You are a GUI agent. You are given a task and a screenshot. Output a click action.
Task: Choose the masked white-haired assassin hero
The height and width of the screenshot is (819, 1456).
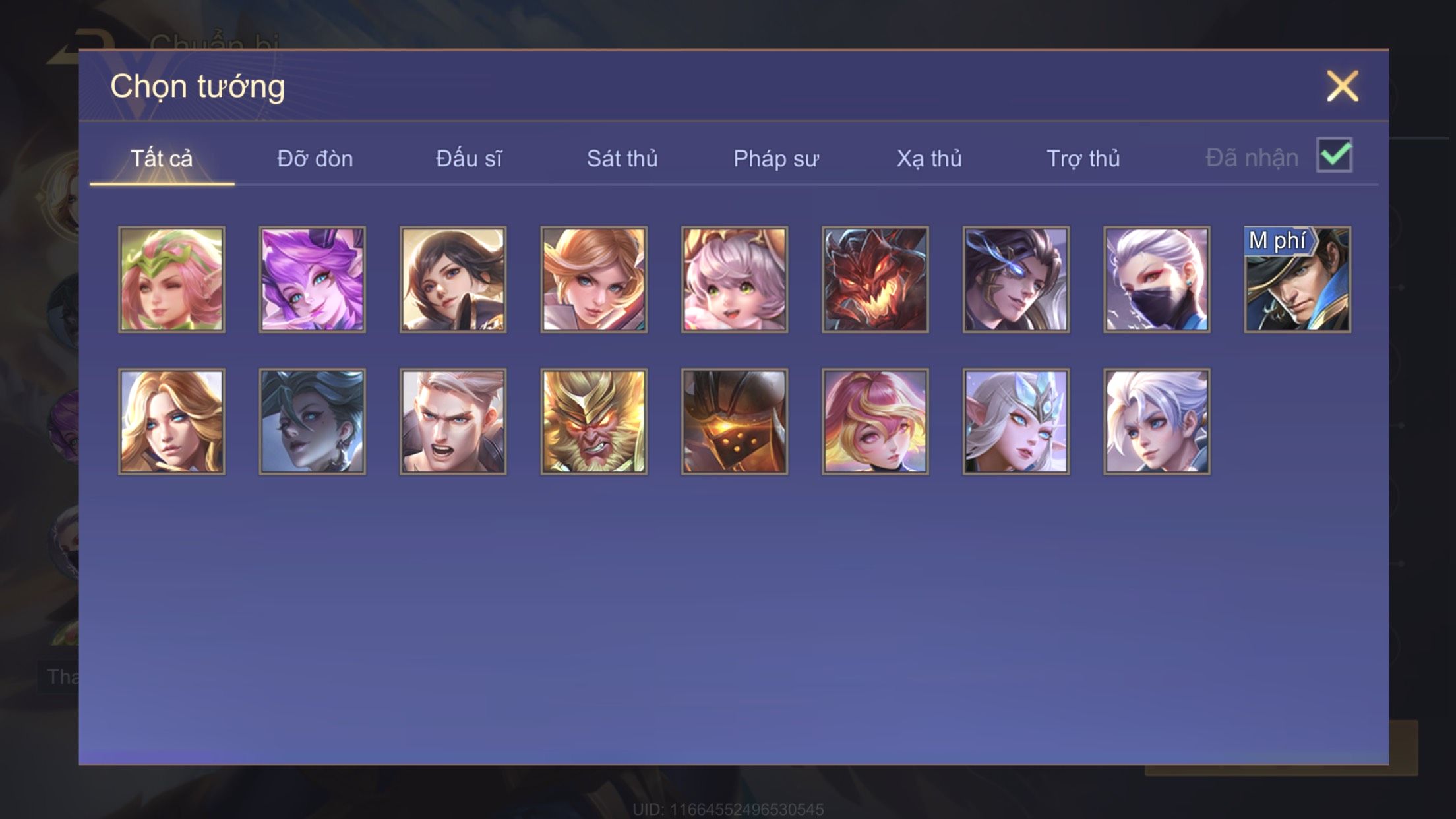pyautogui.click(x=1157, y=280)
